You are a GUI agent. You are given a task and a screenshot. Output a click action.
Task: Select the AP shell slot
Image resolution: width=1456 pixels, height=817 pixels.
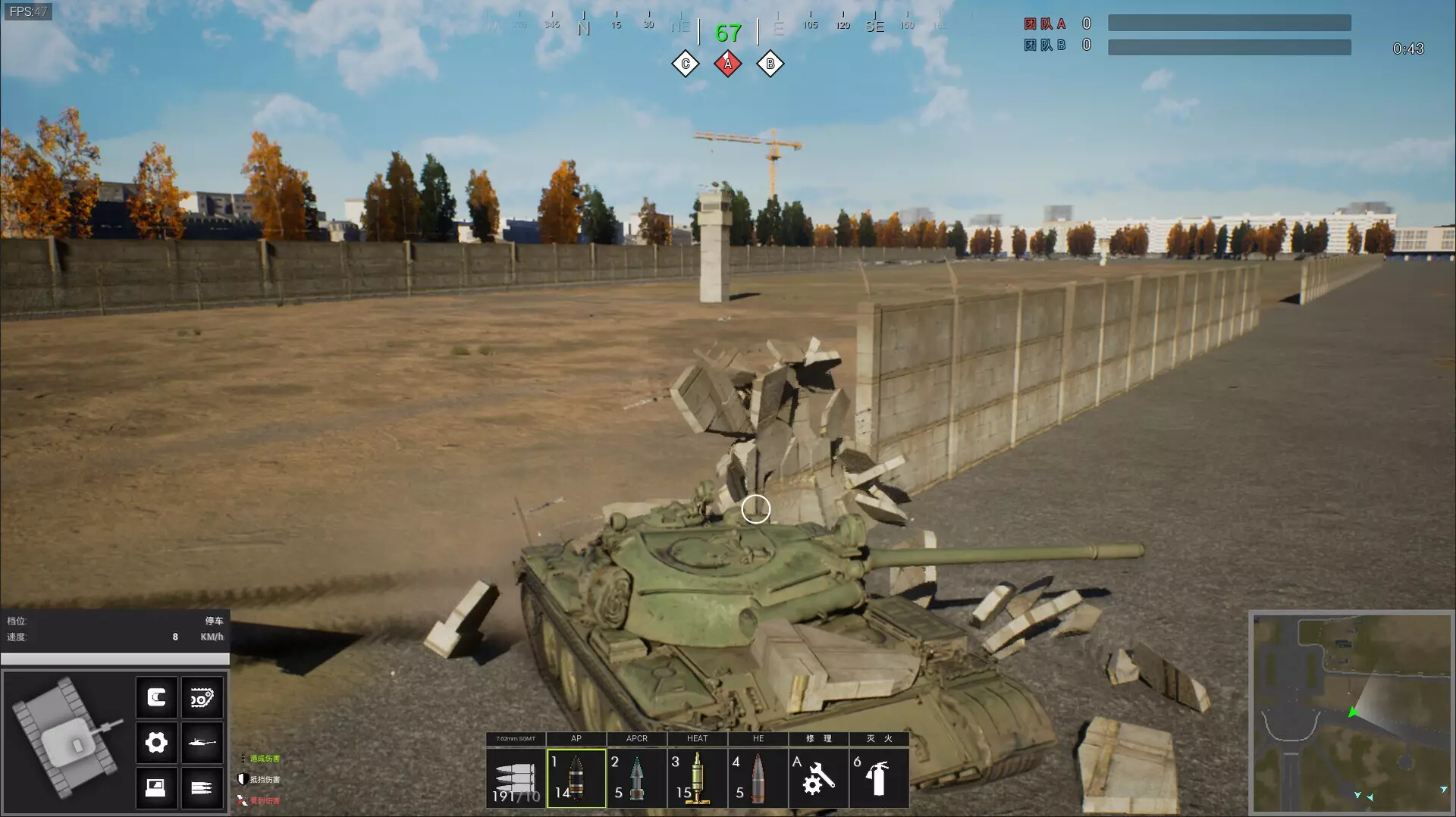click(576, 778)
